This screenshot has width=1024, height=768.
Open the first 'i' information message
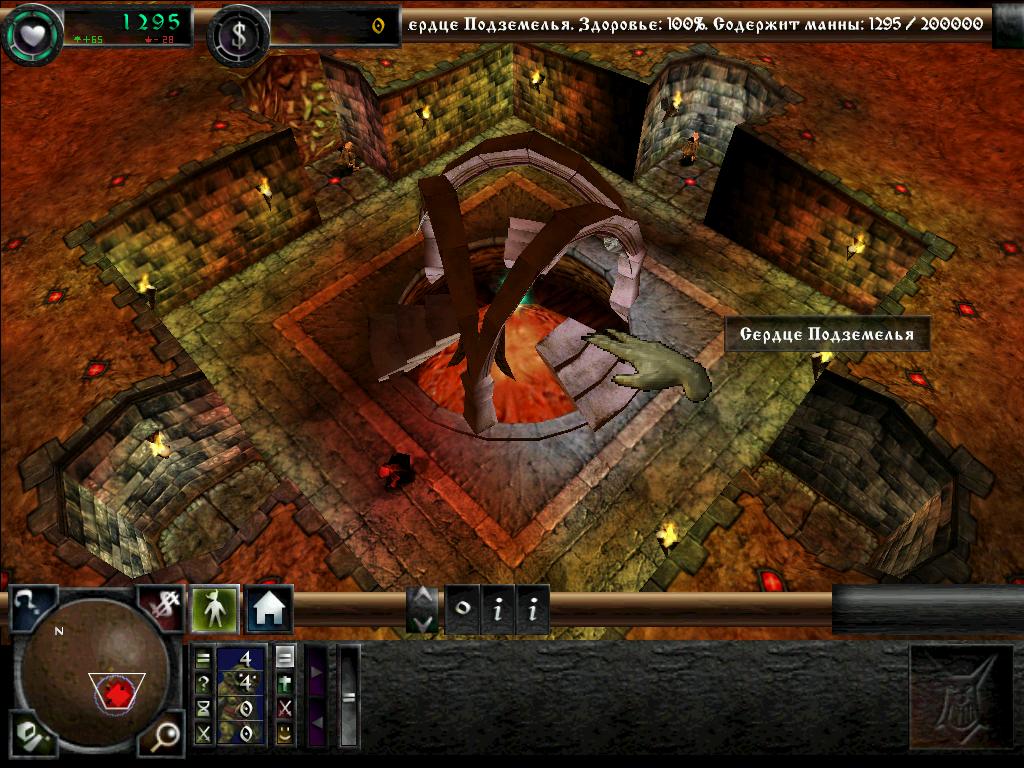pos(497,609)
